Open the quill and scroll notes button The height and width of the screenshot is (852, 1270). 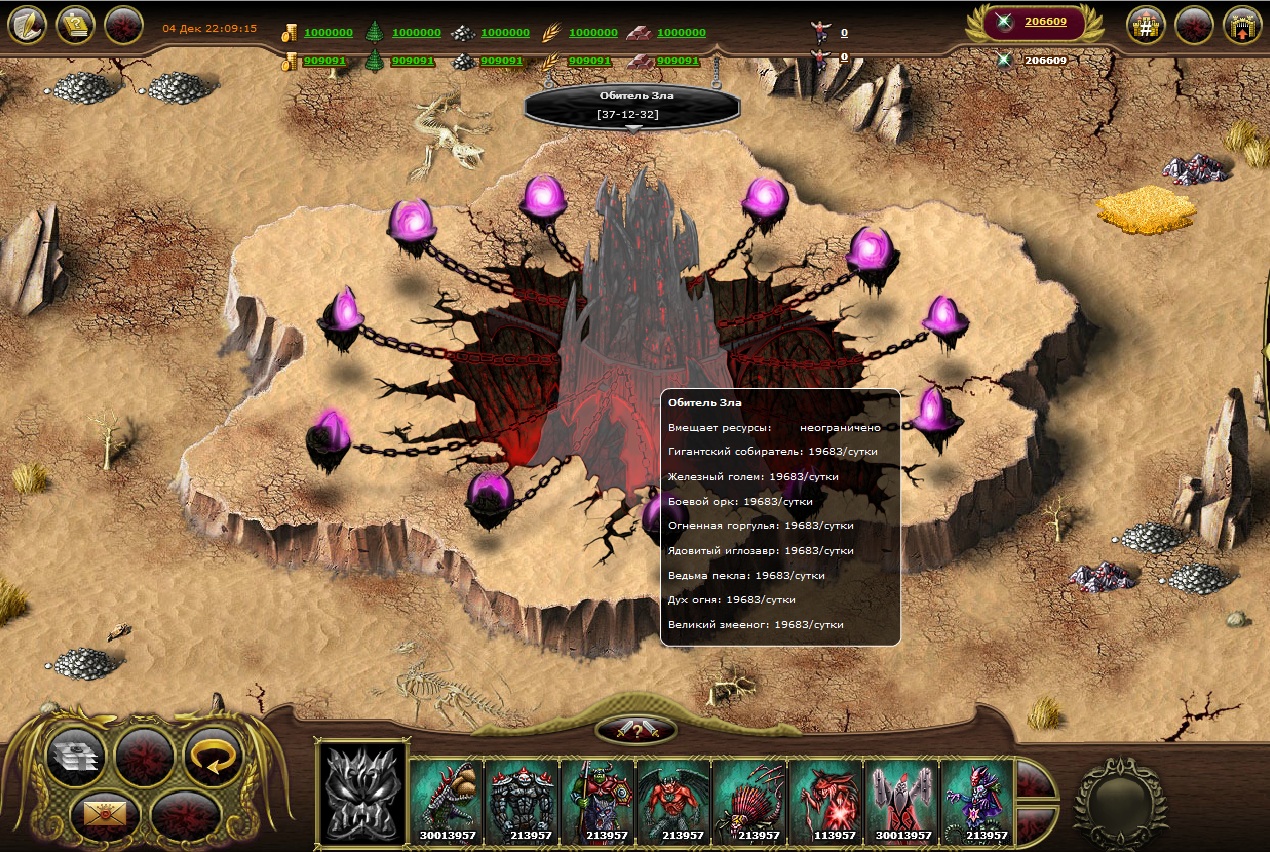28,25
